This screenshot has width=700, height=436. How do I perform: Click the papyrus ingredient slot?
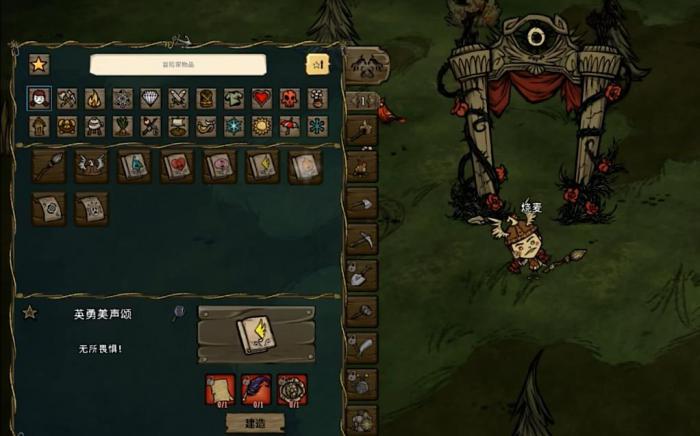[x=220, y=388]
